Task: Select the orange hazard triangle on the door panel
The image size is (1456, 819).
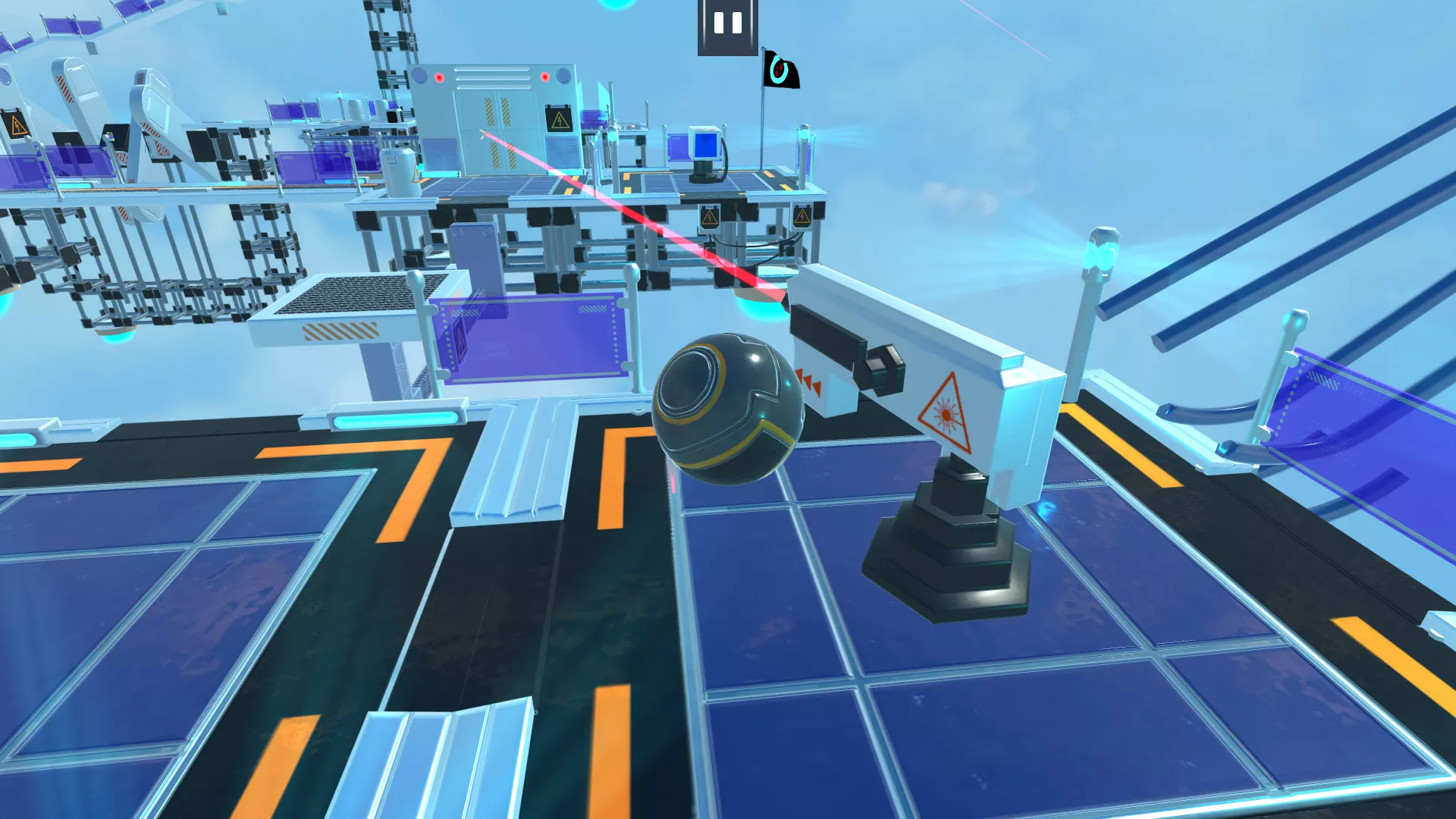Action: click(560, 119)
